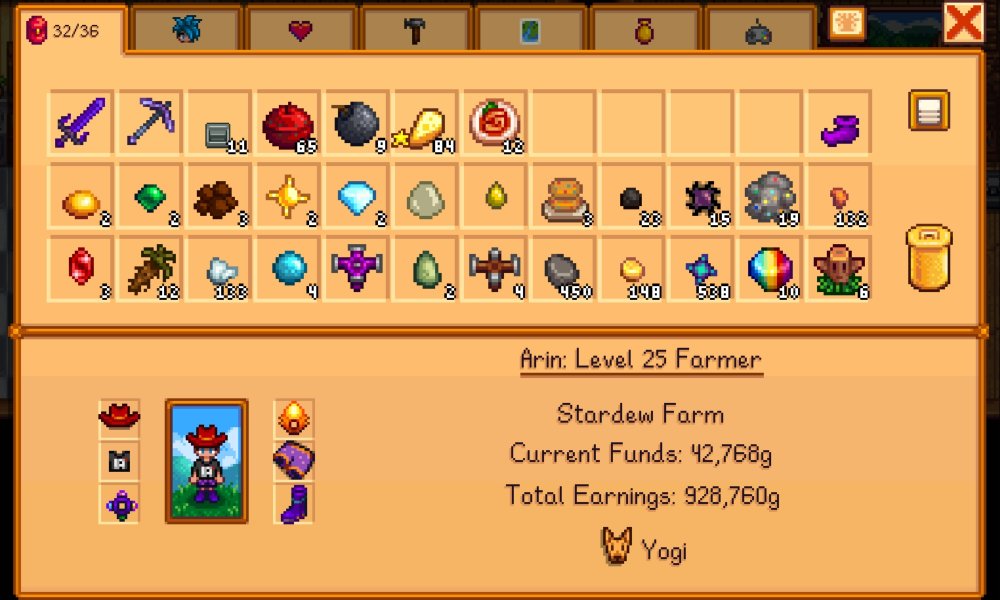Show the Map tab
The height and width of the screenshot is (600, 1000).
pyautogui.click(x=530, y=31)
